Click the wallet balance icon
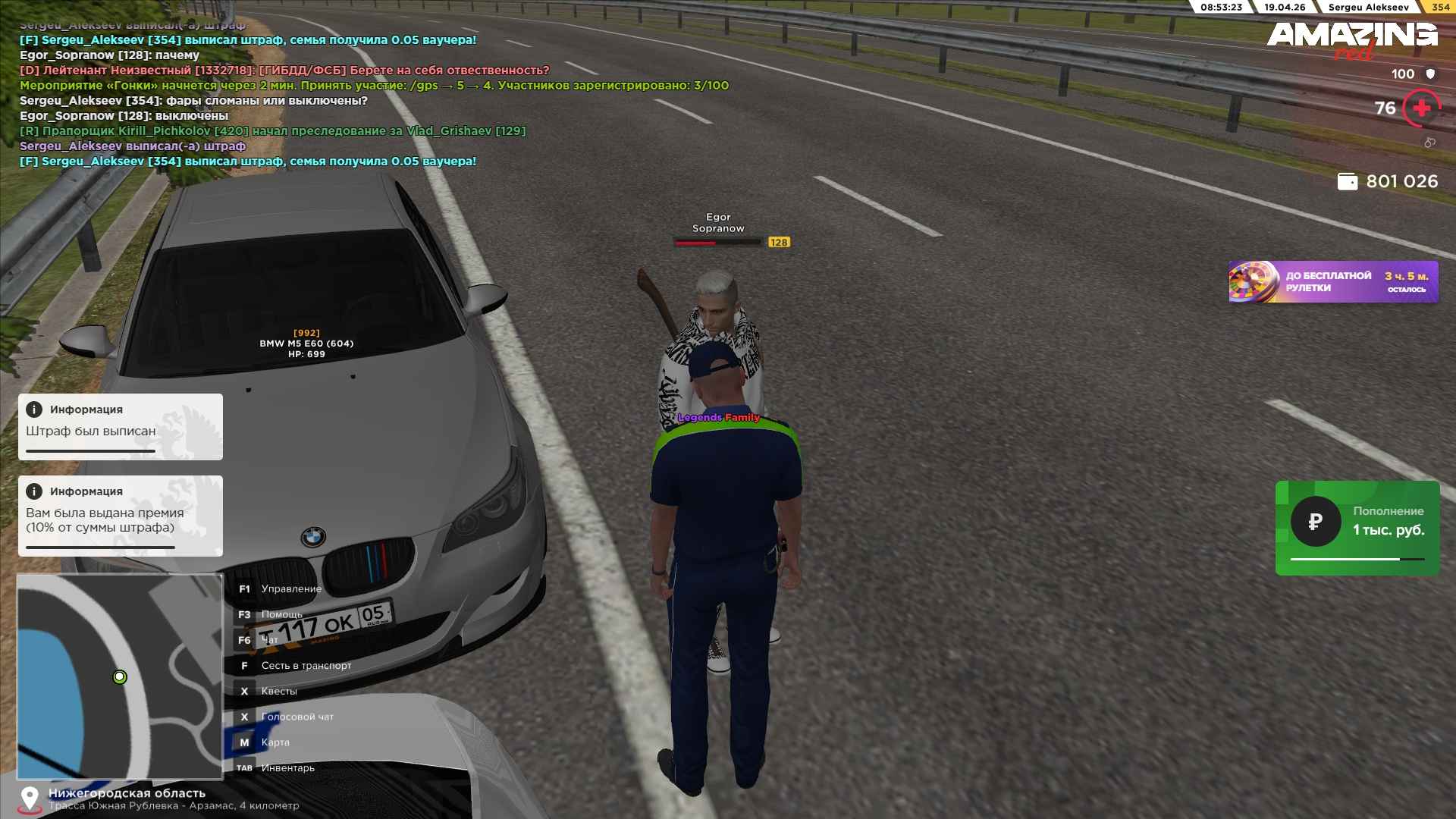 pos(1348,181)
